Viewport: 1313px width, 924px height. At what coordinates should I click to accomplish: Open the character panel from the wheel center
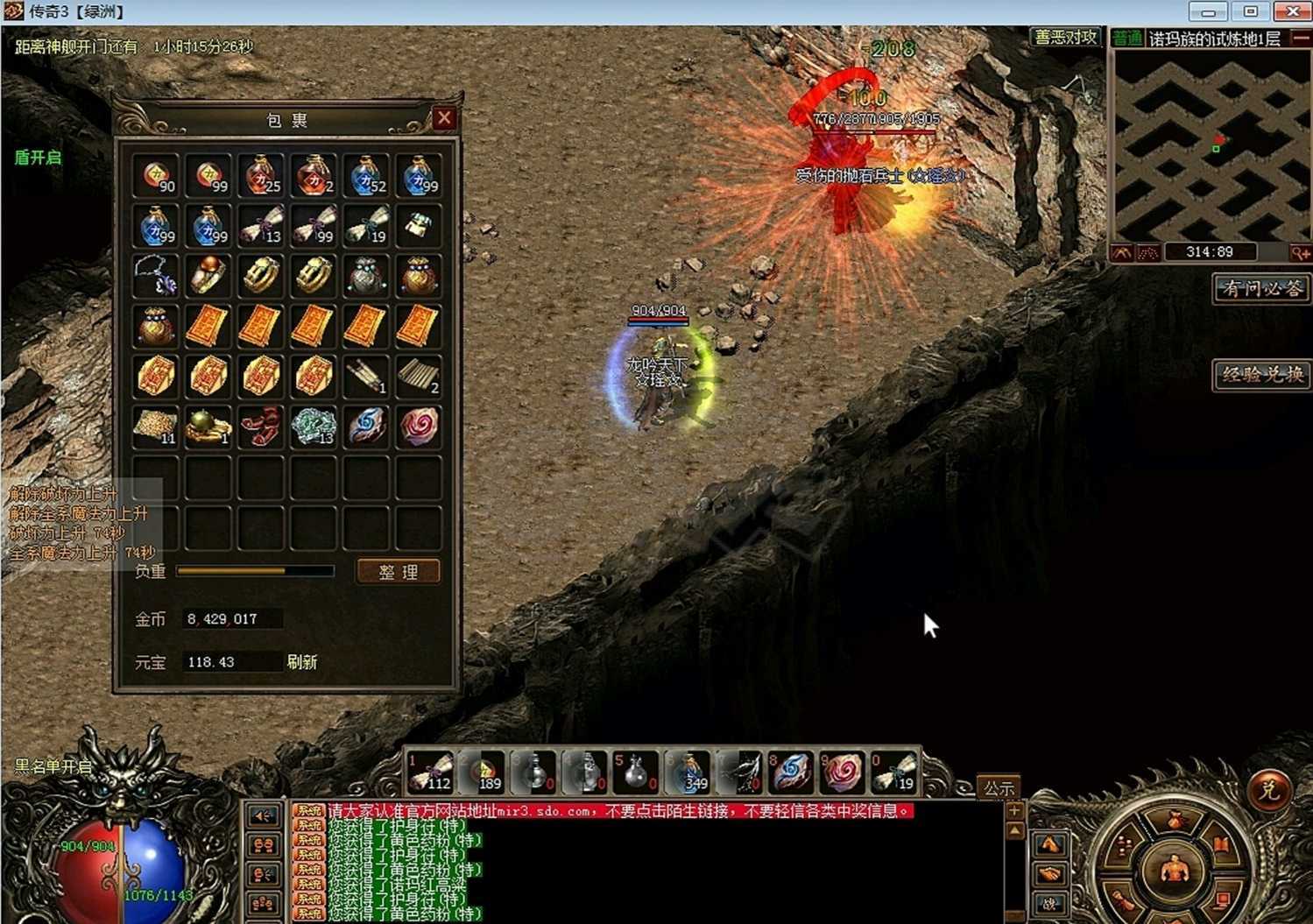[x=1173, y=870]
